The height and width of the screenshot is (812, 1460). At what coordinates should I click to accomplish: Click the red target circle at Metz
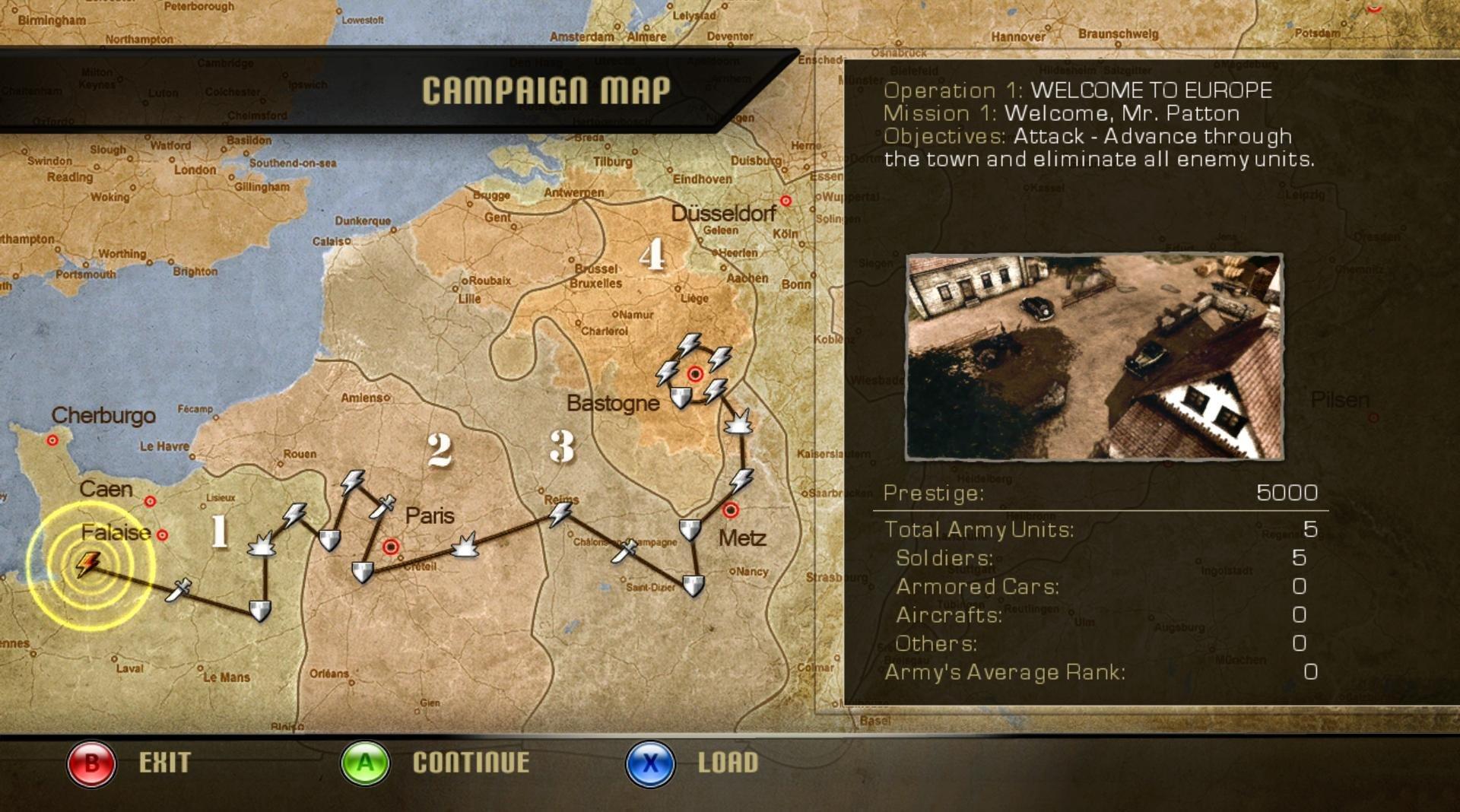pyautogui.click(x=732, y=509)
